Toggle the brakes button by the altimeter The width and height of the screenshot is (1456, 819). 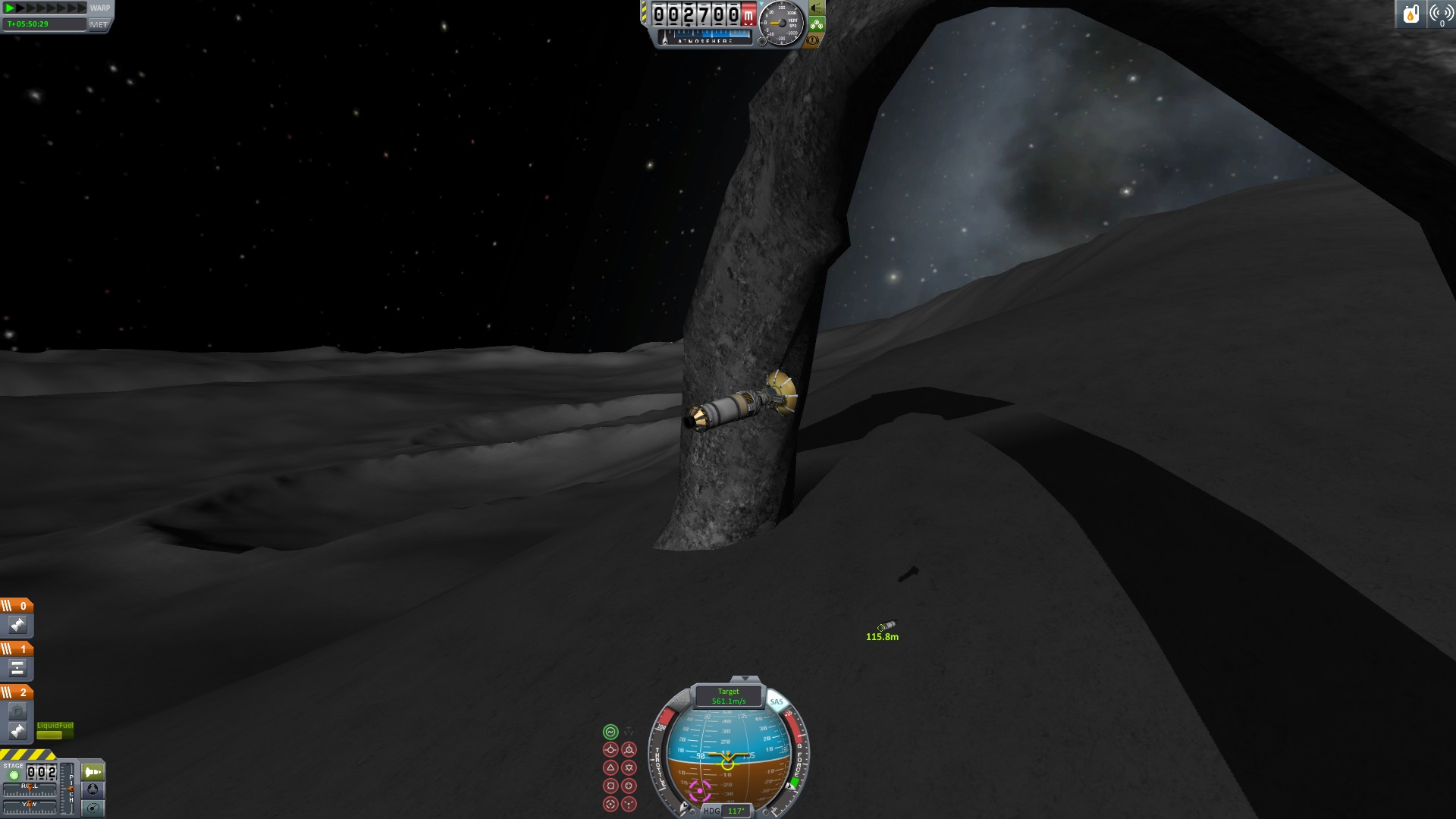tap(814, 40)
